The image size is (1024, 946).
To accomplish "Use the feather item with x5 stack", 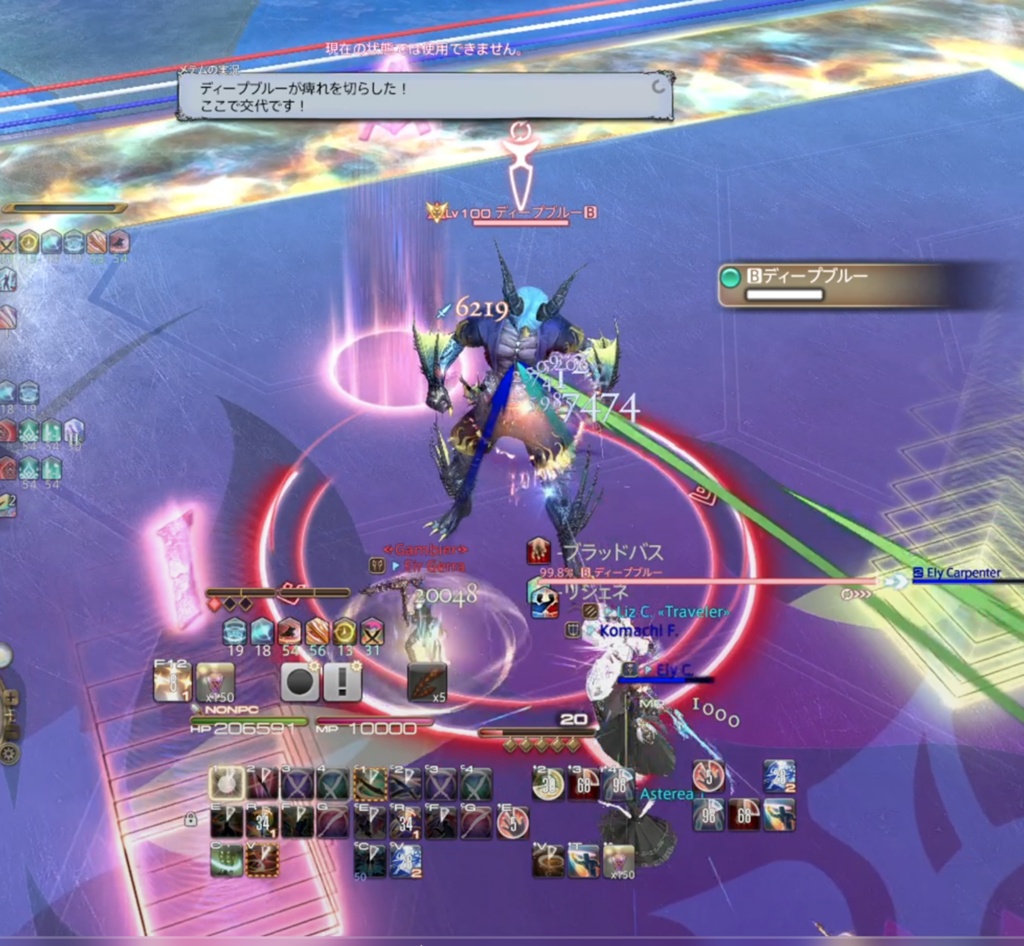I will [427, 682].
